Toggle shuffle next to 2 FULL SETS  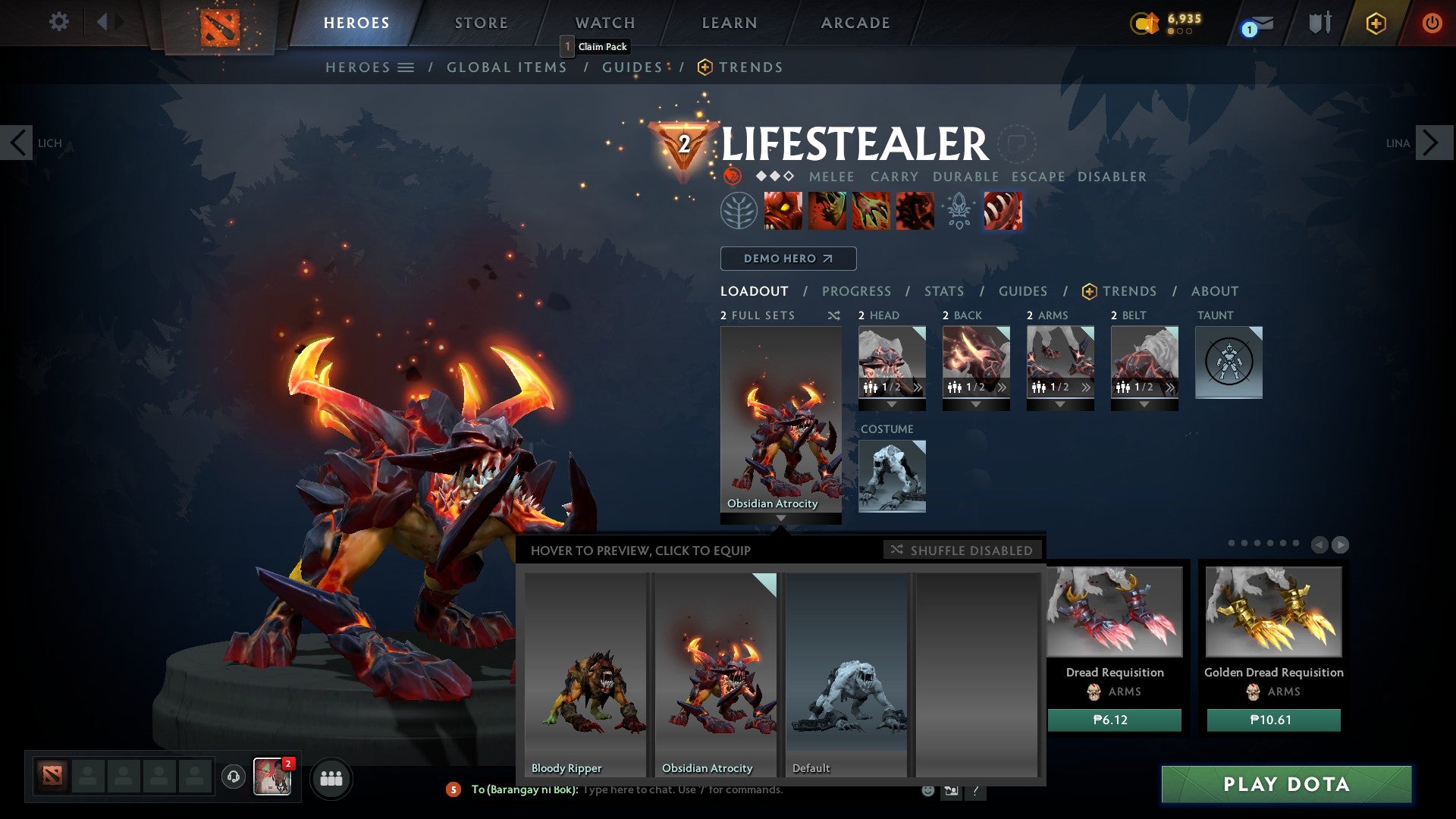[x=834, y=315]
